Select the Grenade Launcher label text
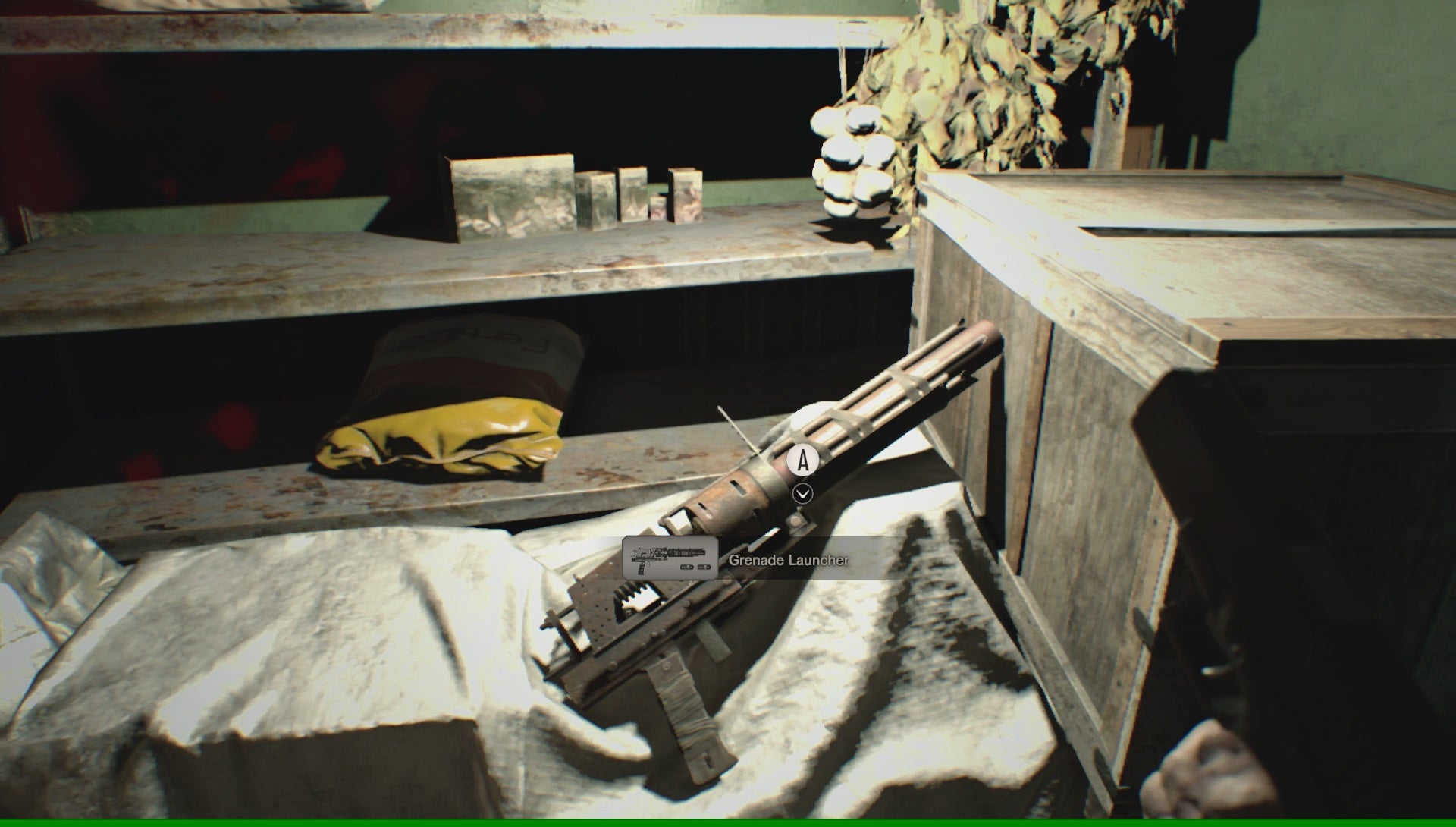The width and height of the screenshot is (1456, 827). click(790, 561)
